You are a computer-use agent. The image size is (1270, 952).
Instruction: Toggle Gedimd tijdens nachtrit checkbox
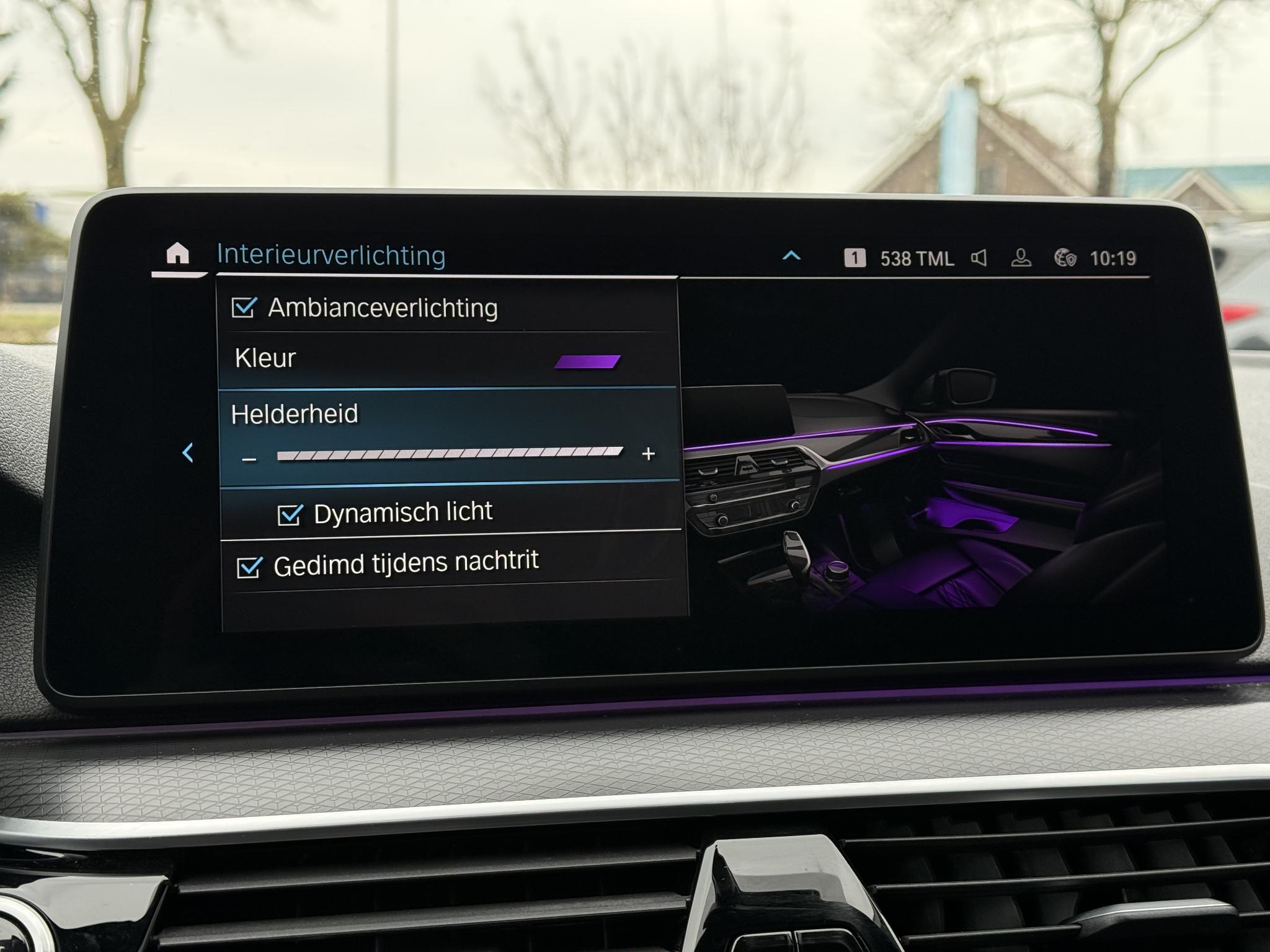249,567
